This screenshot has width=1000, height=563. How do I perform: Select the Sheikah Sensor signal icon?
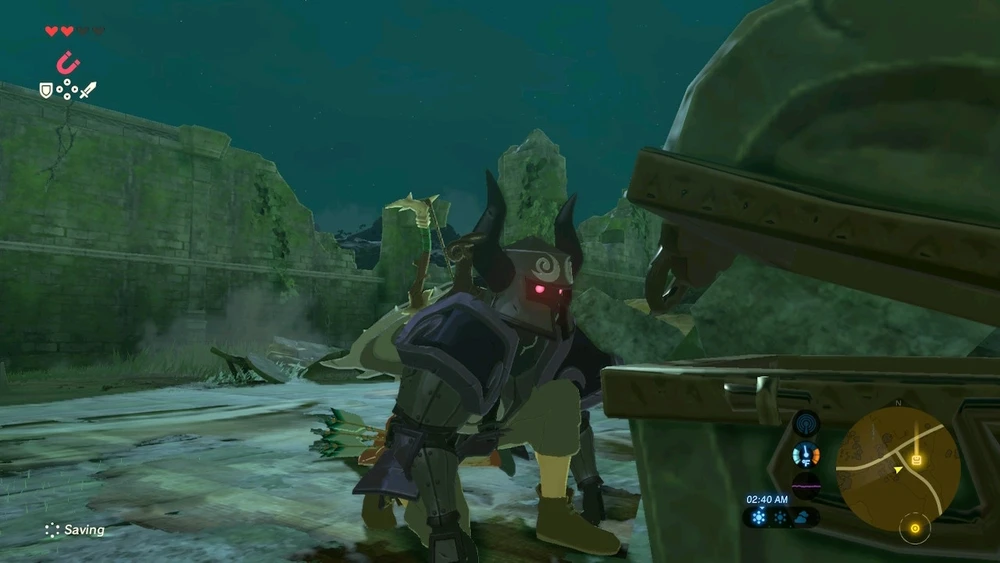click(x=806, y=424)
